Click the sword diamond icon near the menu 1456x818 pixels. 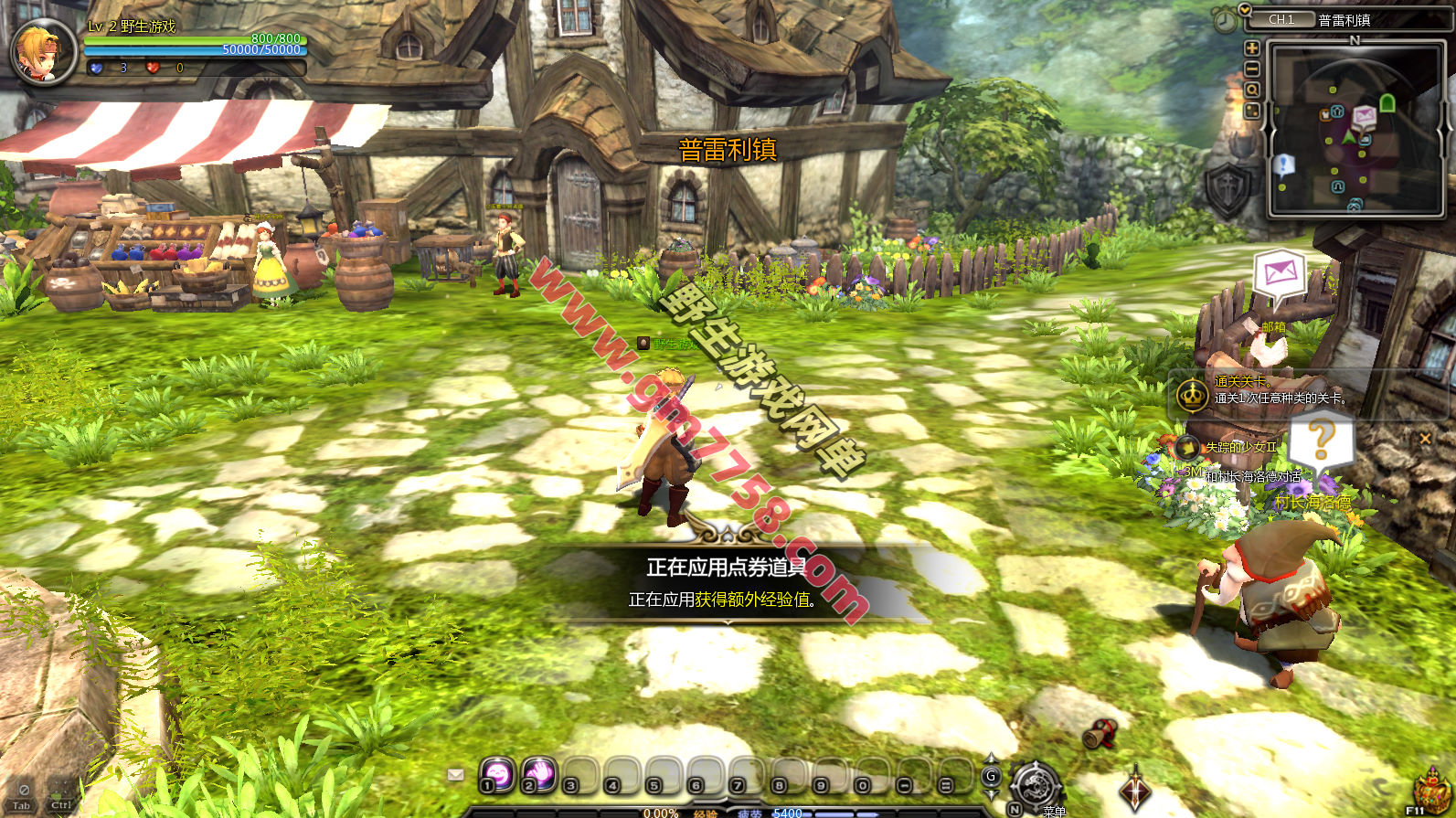coord(1135,789)
